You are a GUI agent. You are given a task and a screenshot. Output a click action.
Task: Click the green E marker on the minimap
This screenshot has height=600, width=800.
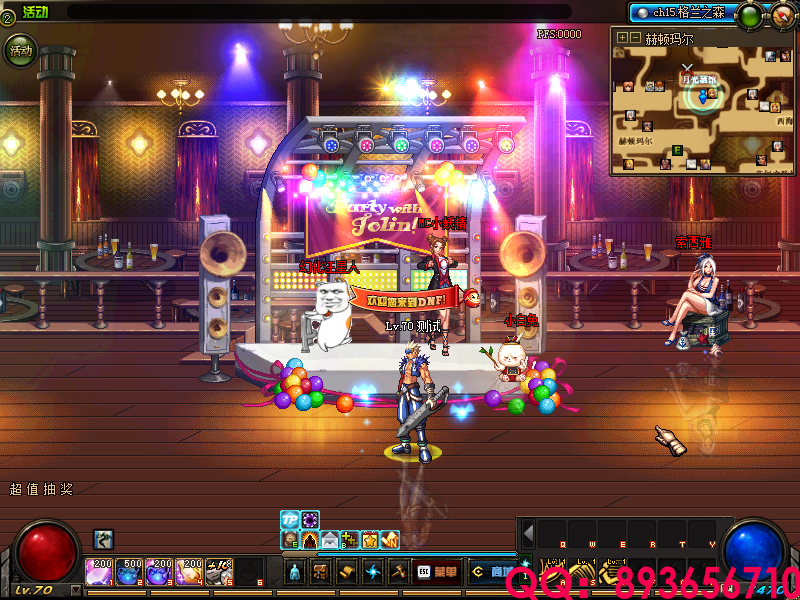tap(677, 150)
